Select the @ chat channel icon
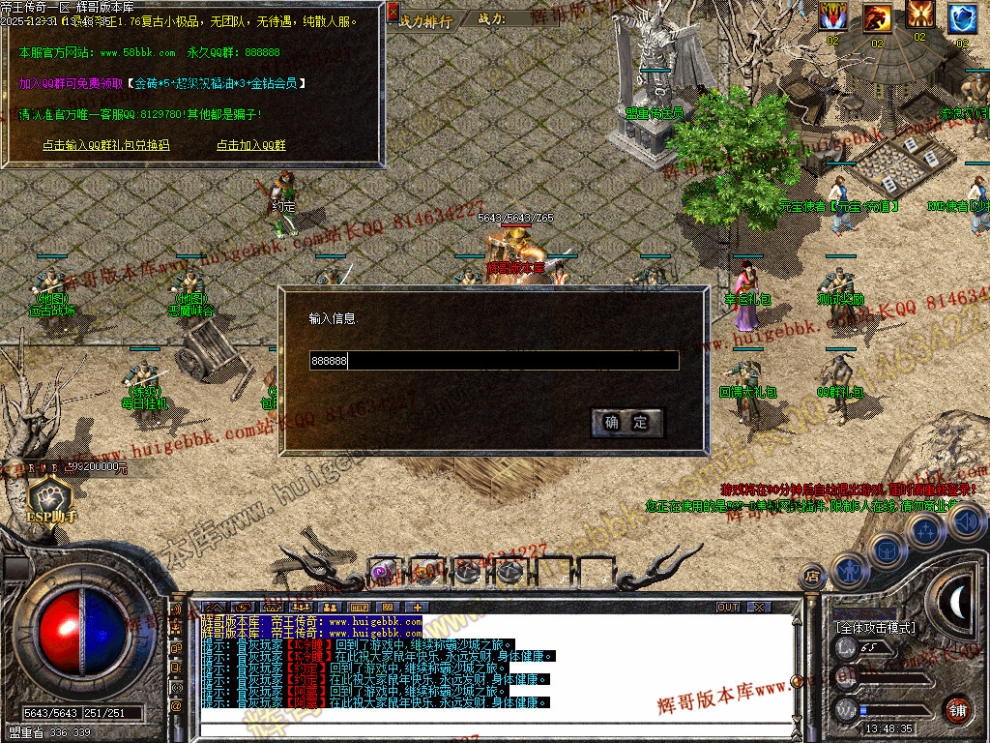This screenshot has height=743, width=990. [176, 706]
